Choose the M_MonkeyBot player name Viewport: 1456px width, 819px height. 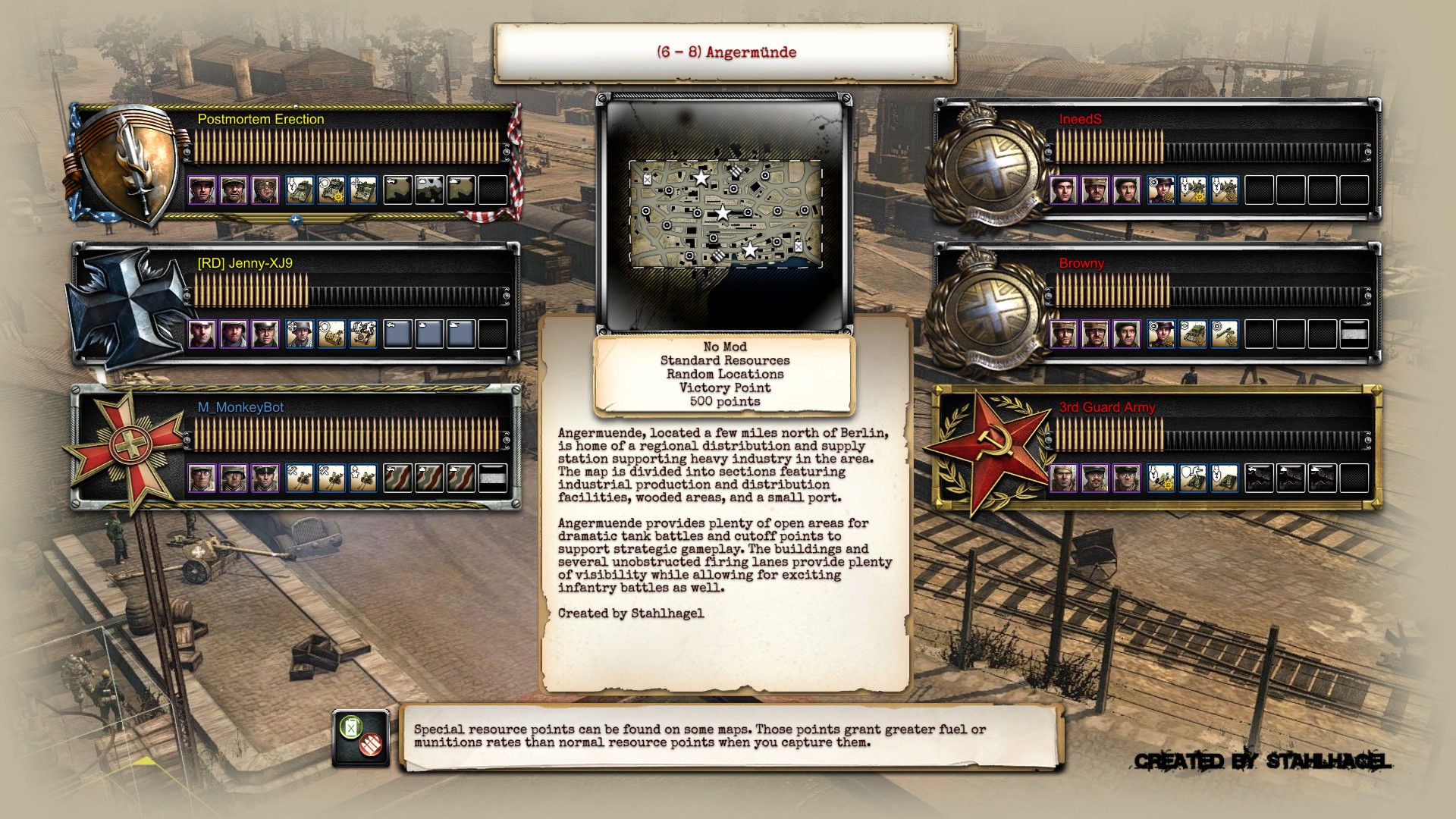(240, 407)
